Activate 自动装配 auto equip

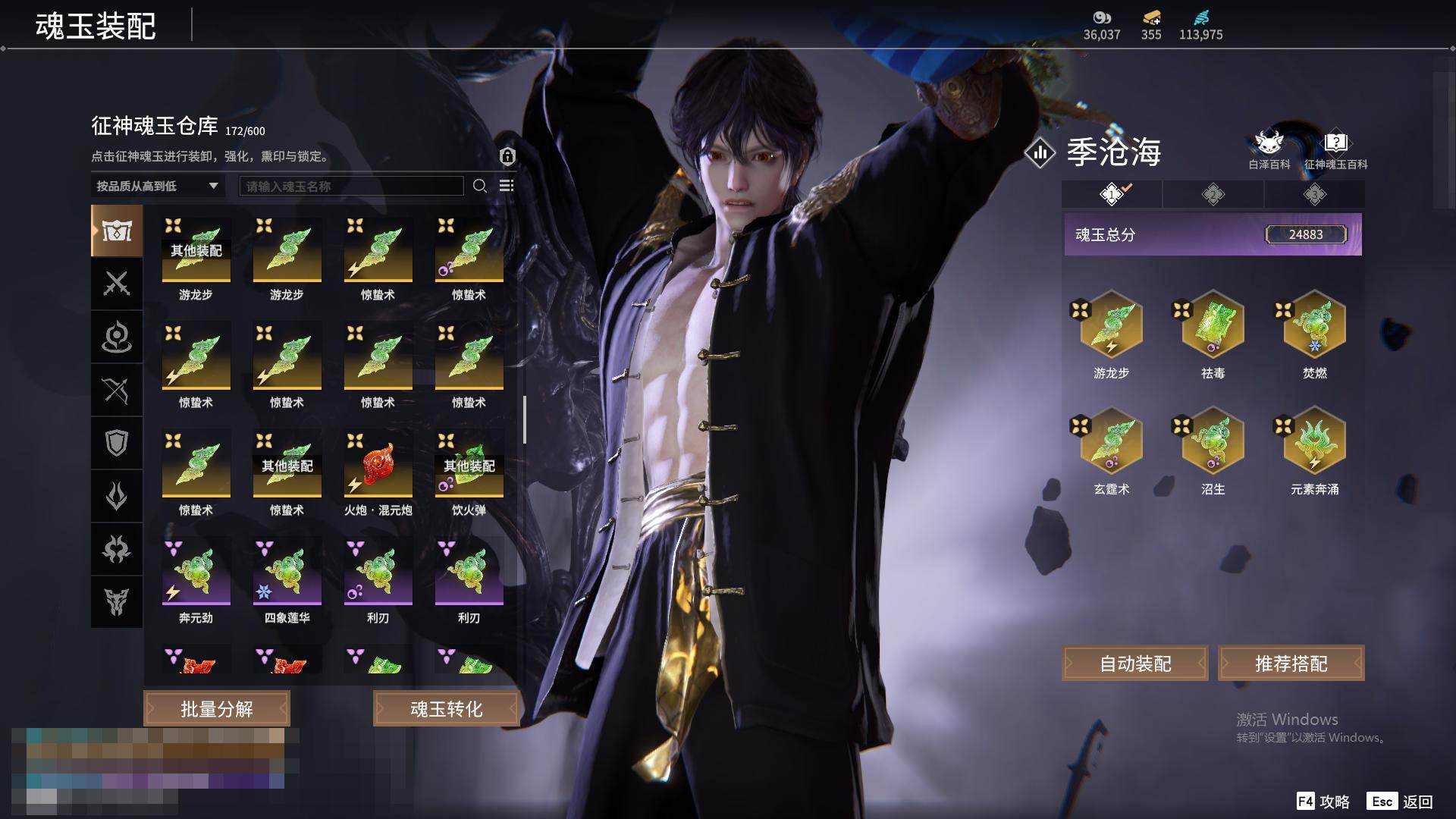(1135, 664)
